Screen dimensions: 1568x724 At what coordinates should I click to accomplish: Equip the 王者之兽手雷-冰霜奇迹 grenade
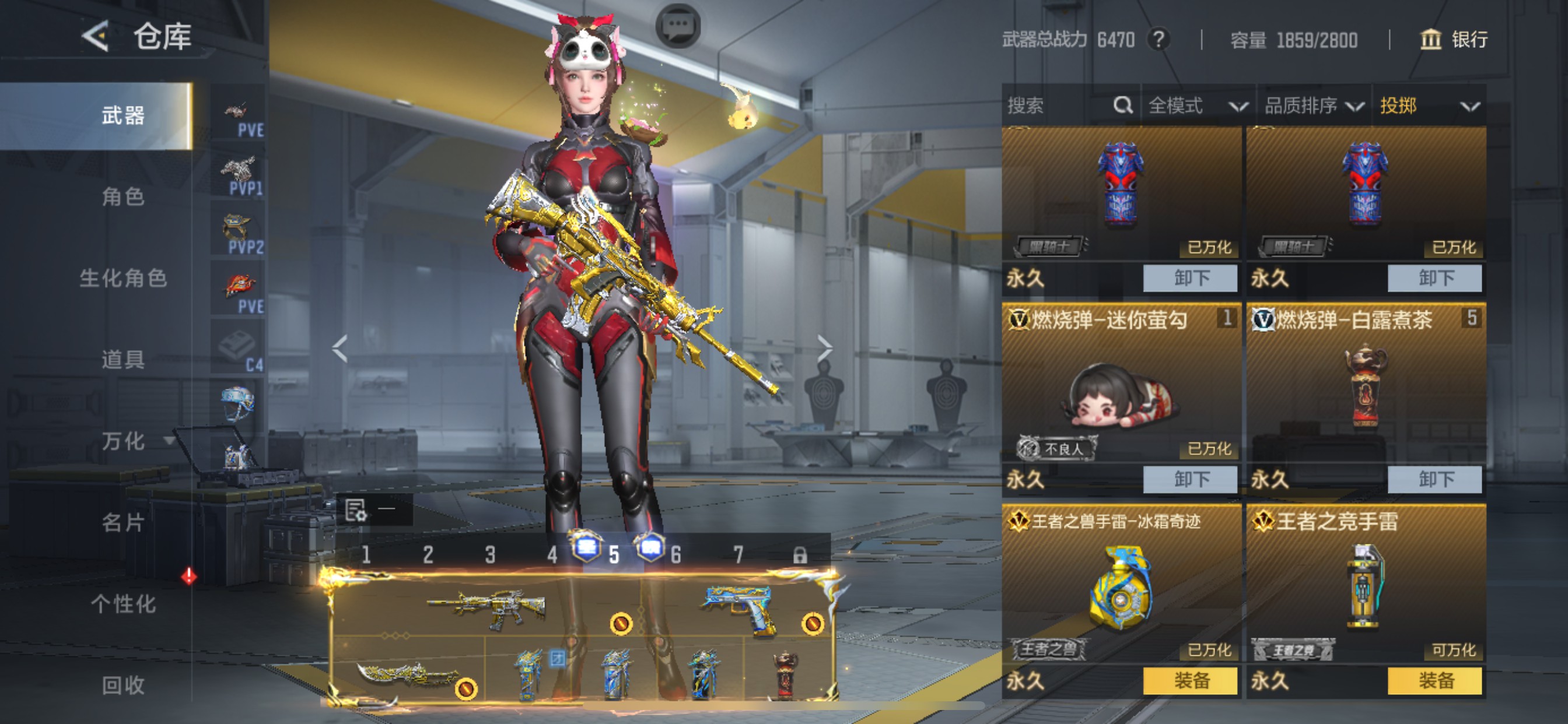point(1190,681)
